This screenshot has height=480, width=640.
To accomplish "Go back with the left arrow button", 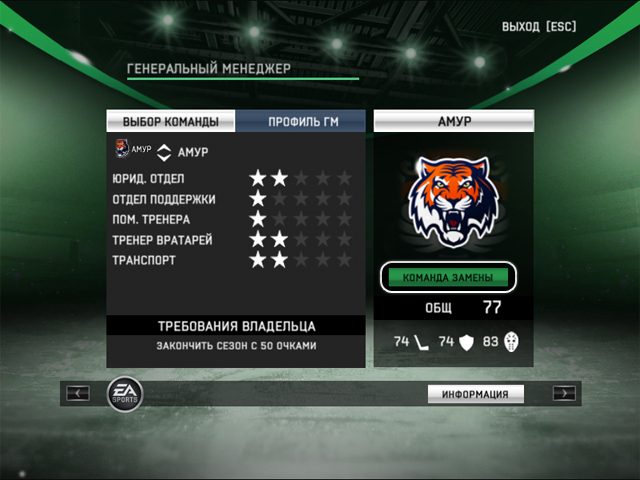I will (78, 393).
